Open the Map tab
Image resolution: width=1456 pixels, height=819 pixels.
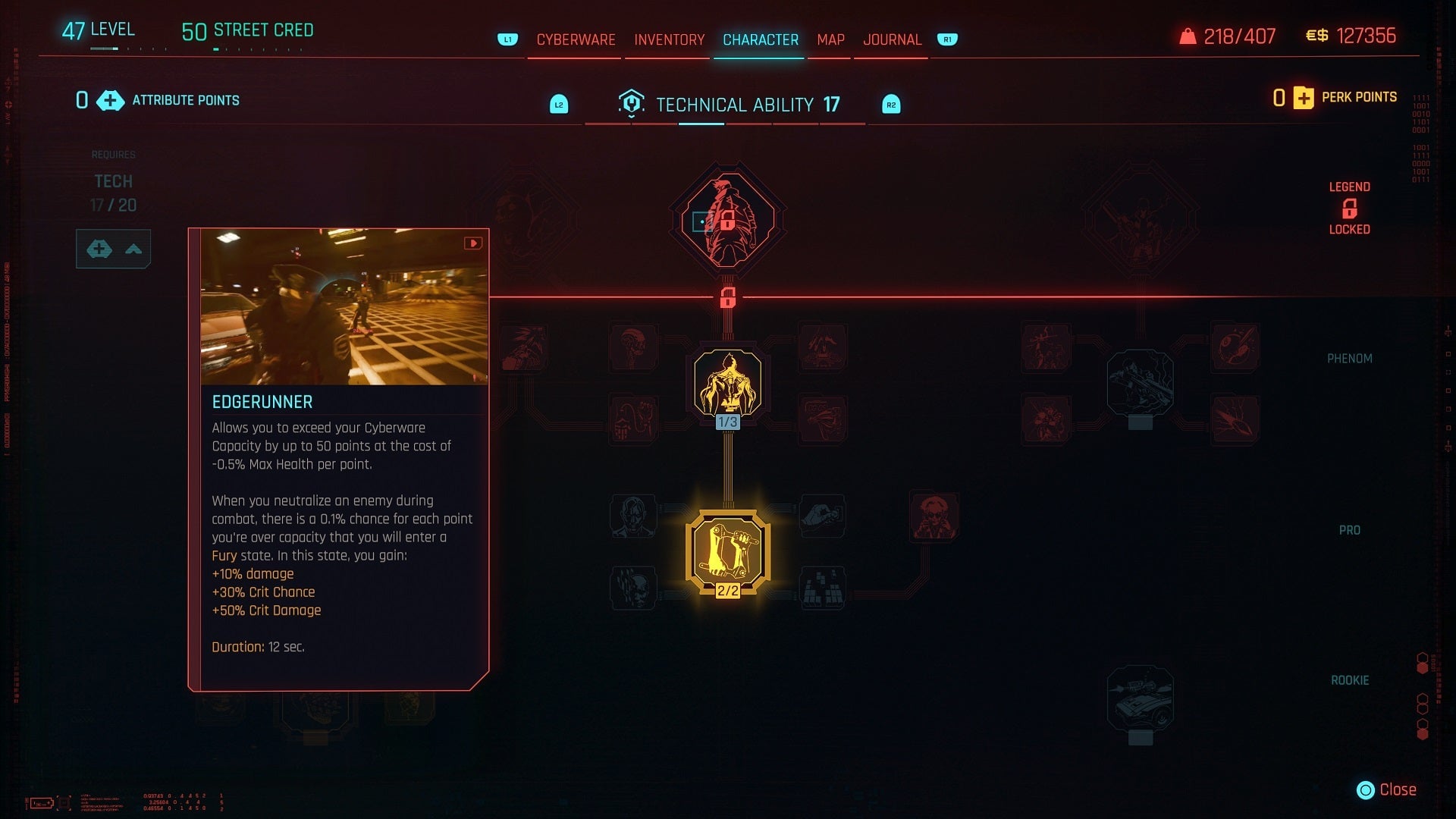(830, 39)
